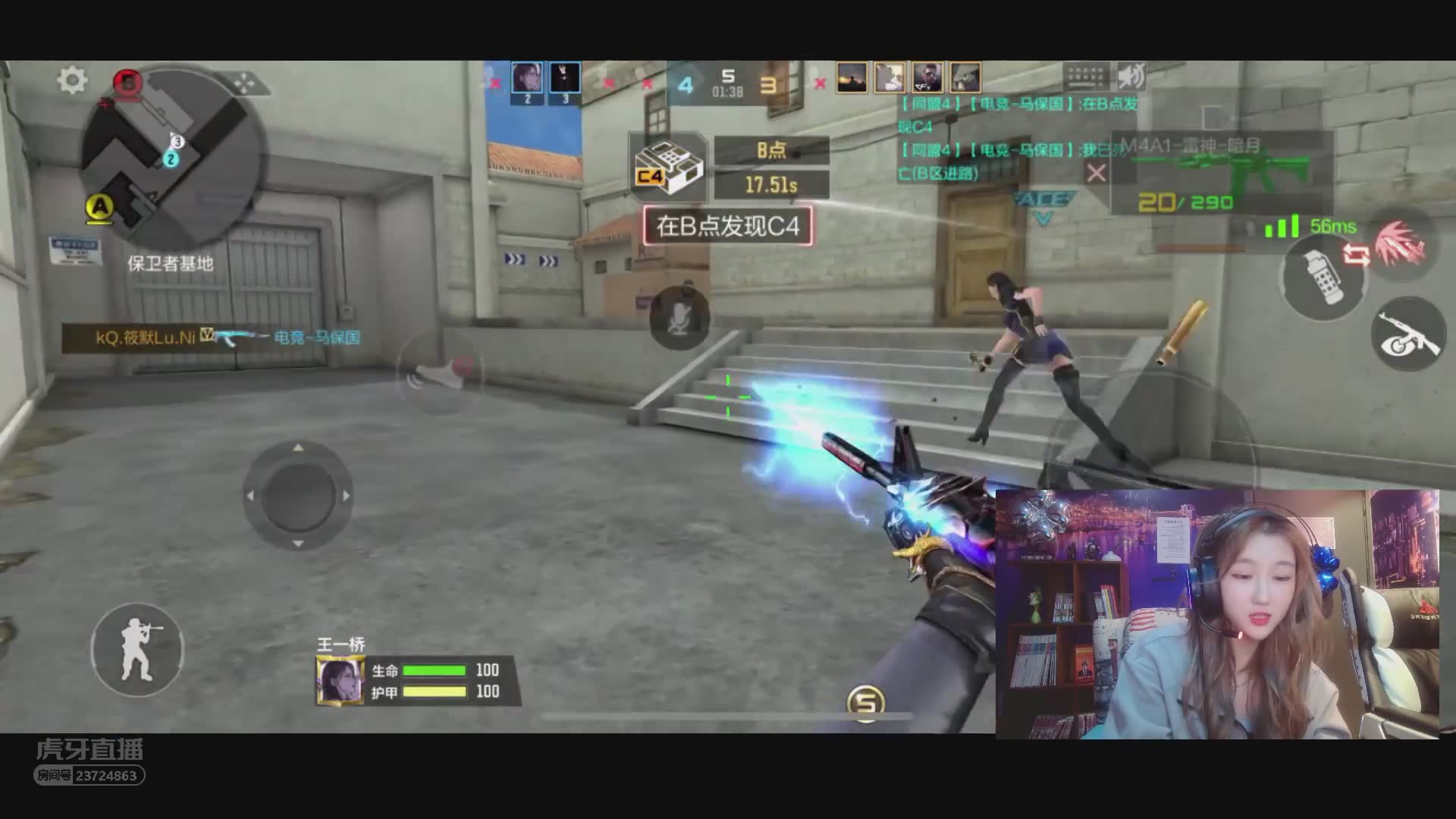
Task: Tap the sneaker jump button
Action: (438, 373)
